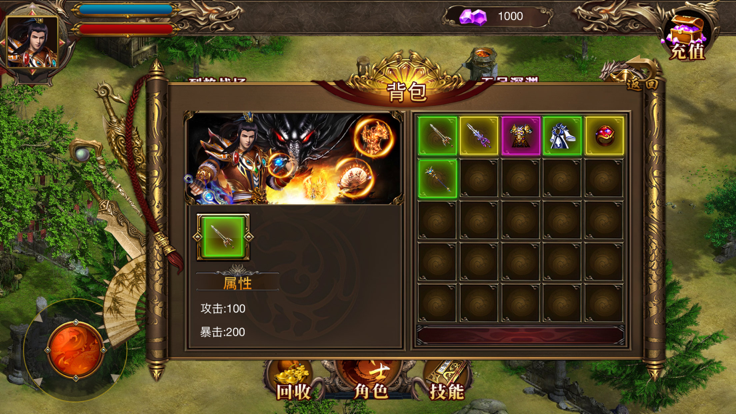Tap the red dragon joystick orb
Screen dimensions: 736x414
tap(74, 347)
